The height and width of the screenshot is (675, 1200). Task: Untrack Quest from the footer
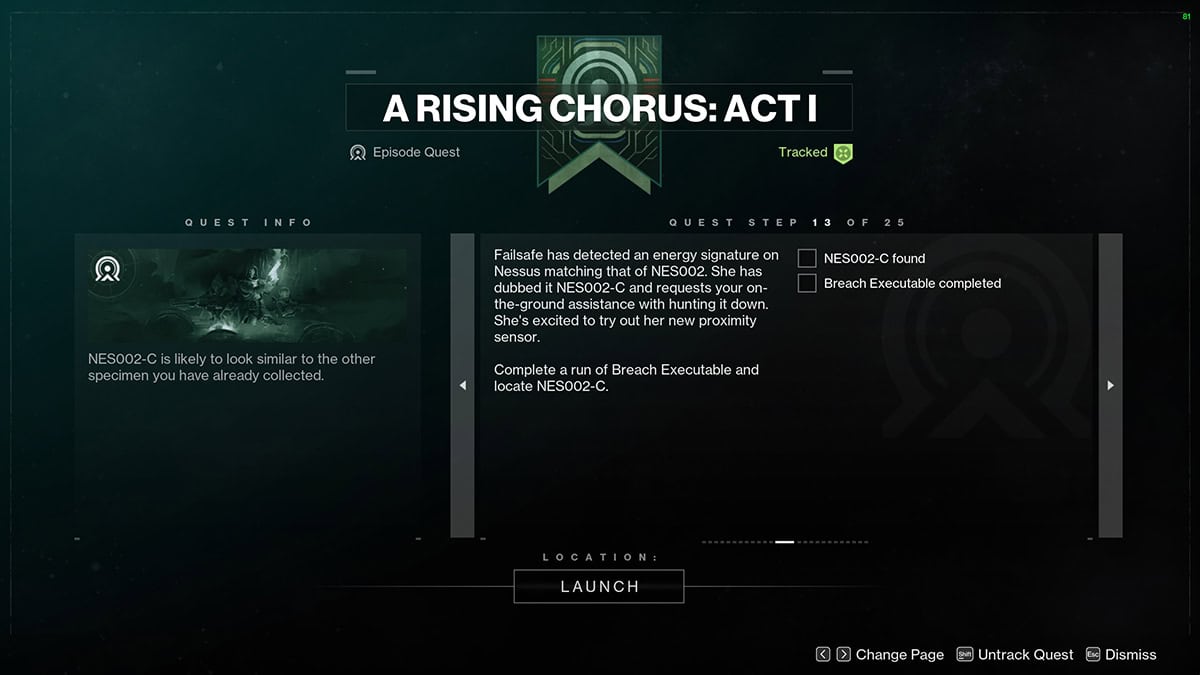[1015, 655]
